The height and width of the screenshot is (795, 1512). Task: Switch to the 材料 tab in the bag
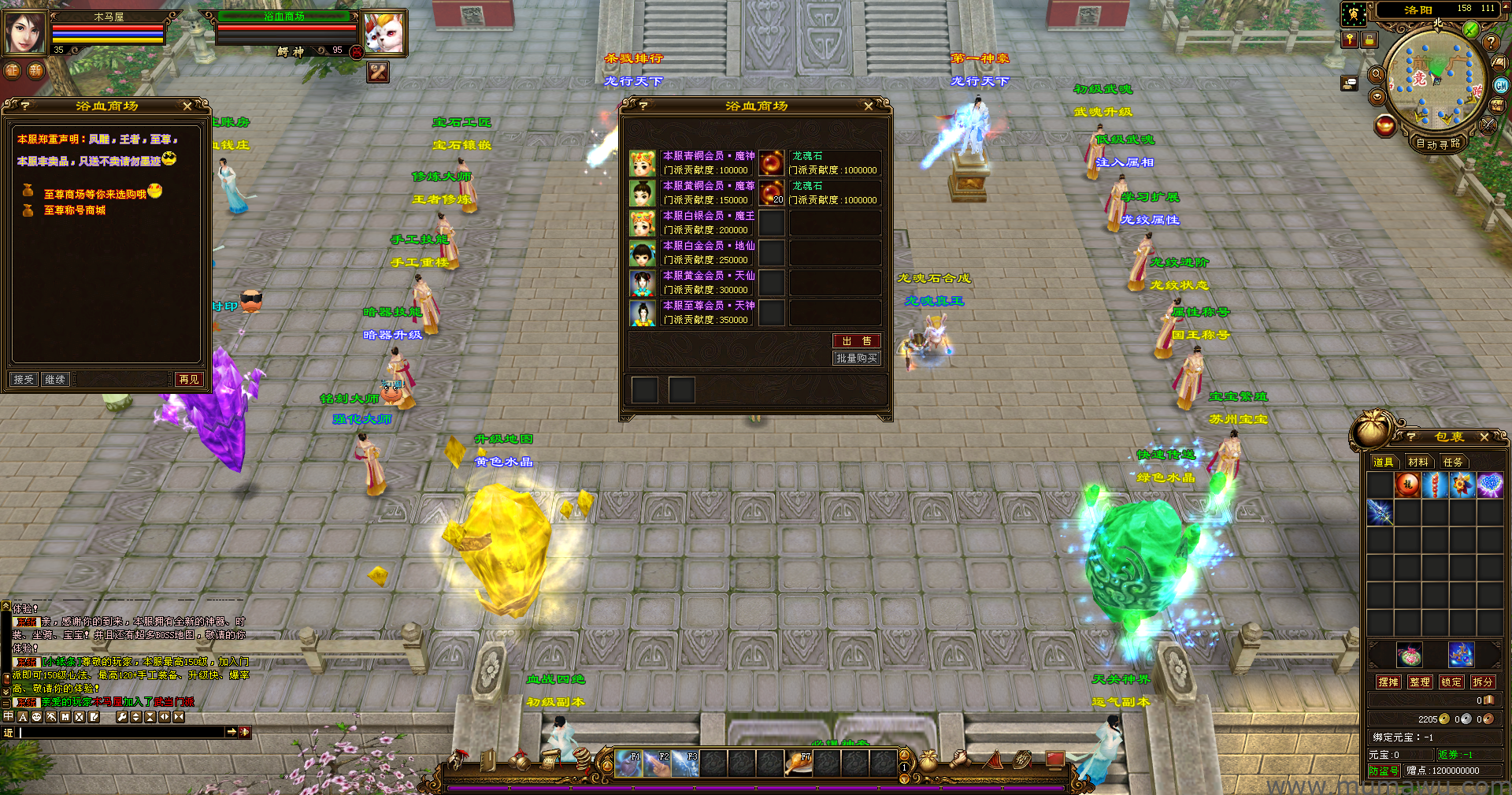(1417, 463)
